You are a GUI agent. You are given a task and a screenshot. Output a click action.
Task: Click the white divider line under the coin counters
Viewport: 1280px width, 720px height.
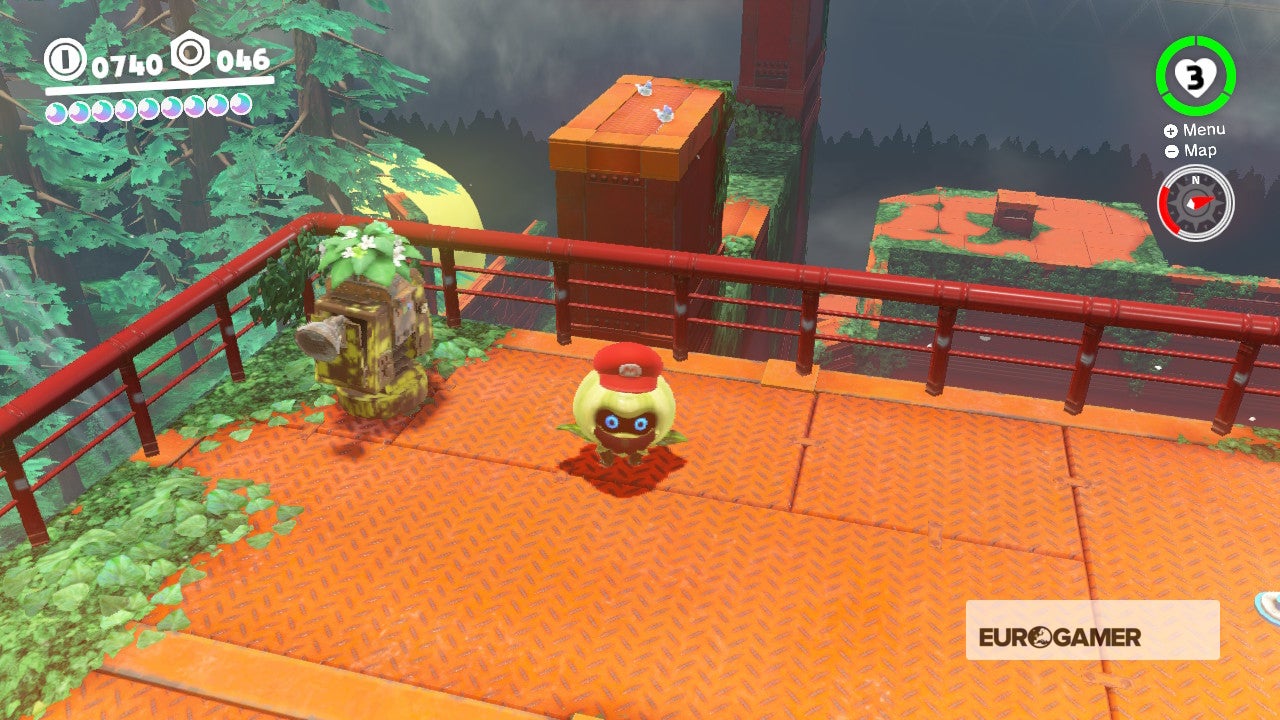click(160, 84)
